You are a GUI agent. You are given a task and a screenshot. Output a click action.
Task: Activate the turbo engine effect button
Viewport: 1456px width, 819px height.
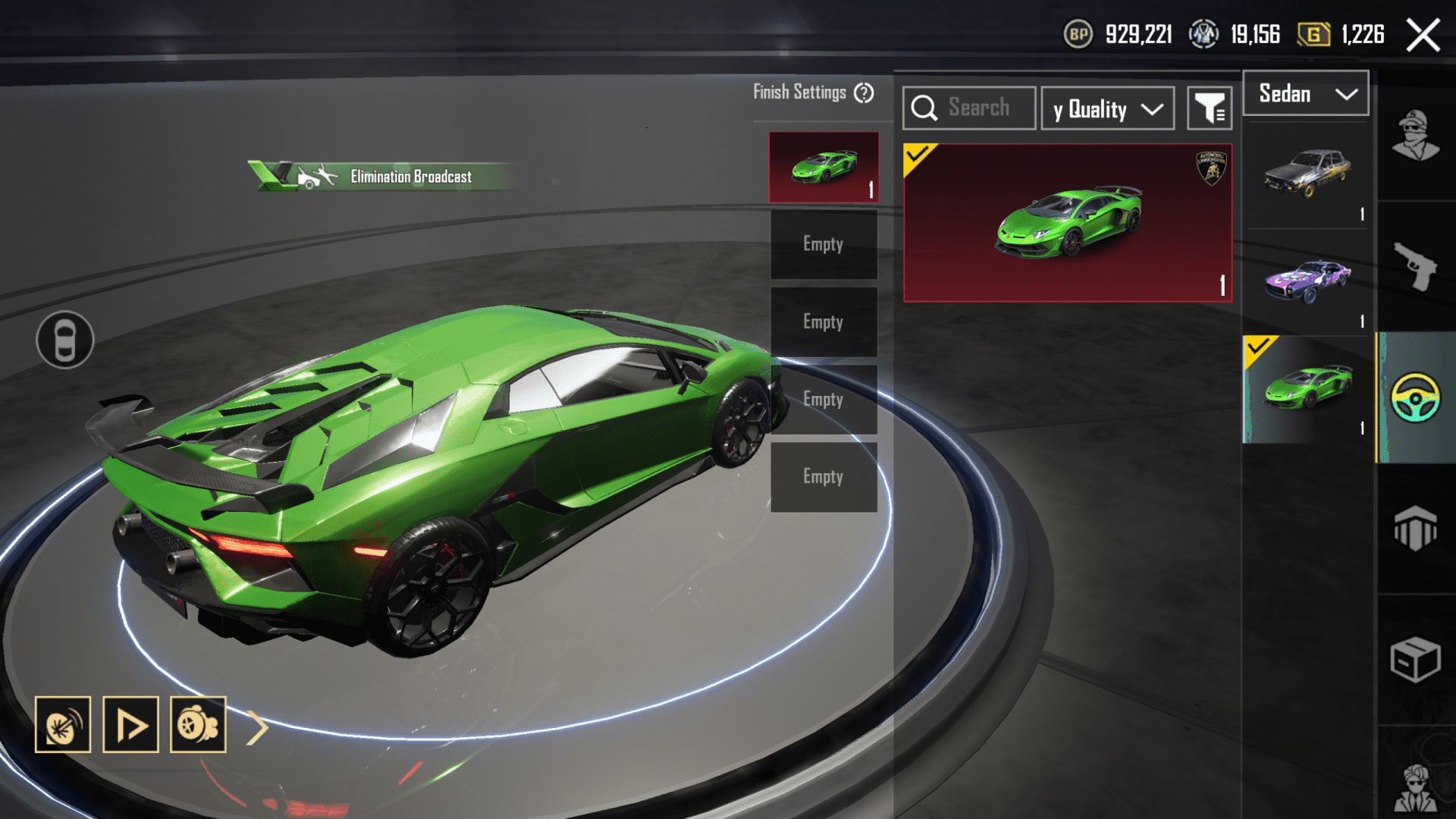click(198, 725)
